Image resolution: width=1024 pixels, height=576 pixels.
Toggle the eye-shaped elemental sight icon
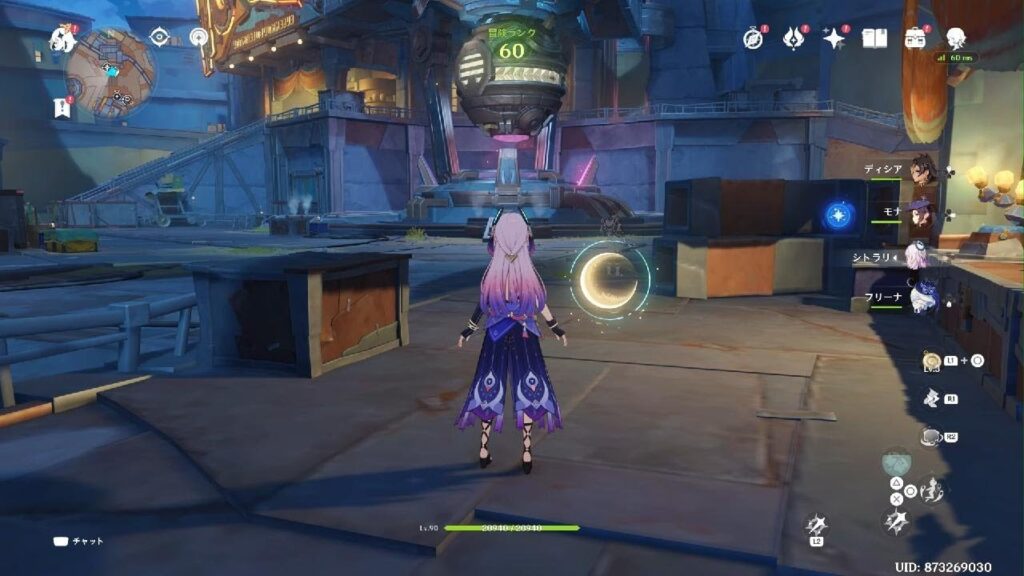tap(158, 37)
